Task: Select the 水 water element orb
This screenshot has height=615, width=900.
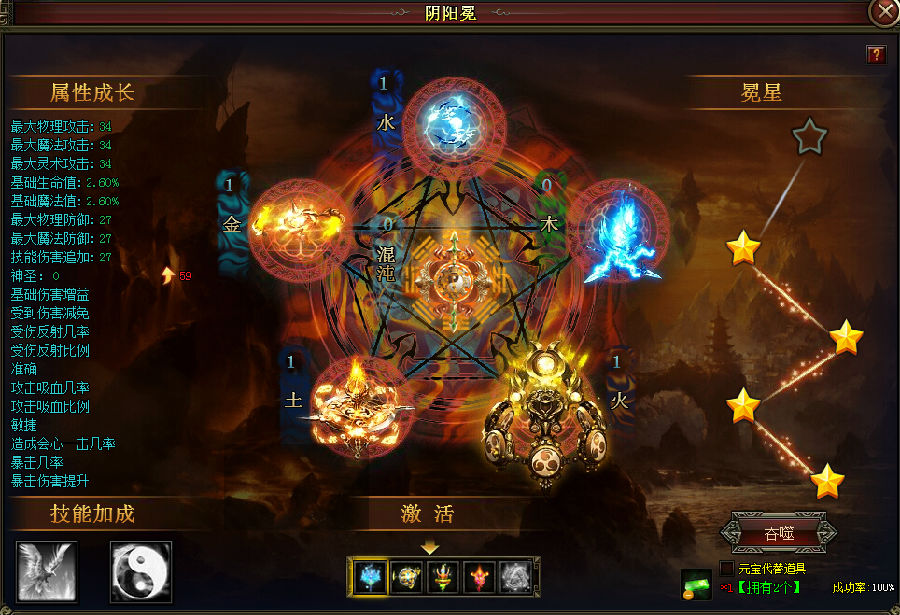Action: pos(442,125)
